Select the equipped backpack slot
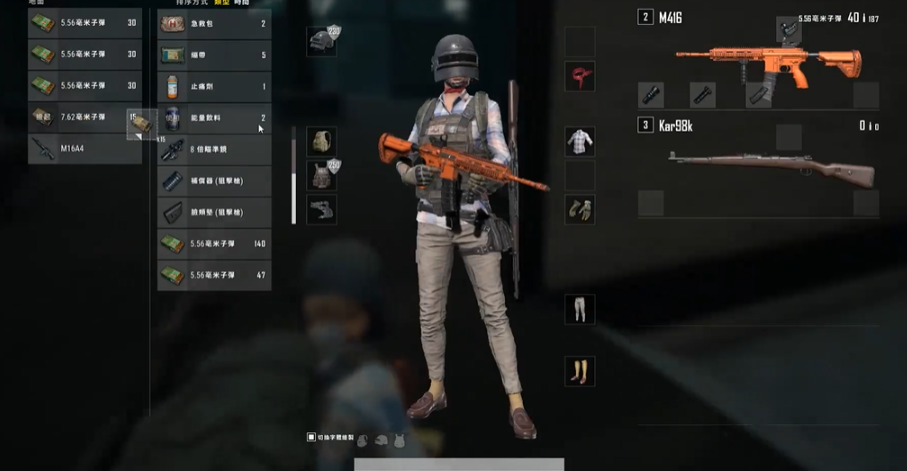The height and width of the screenshot is (471, 907). (x=321, y=141)
